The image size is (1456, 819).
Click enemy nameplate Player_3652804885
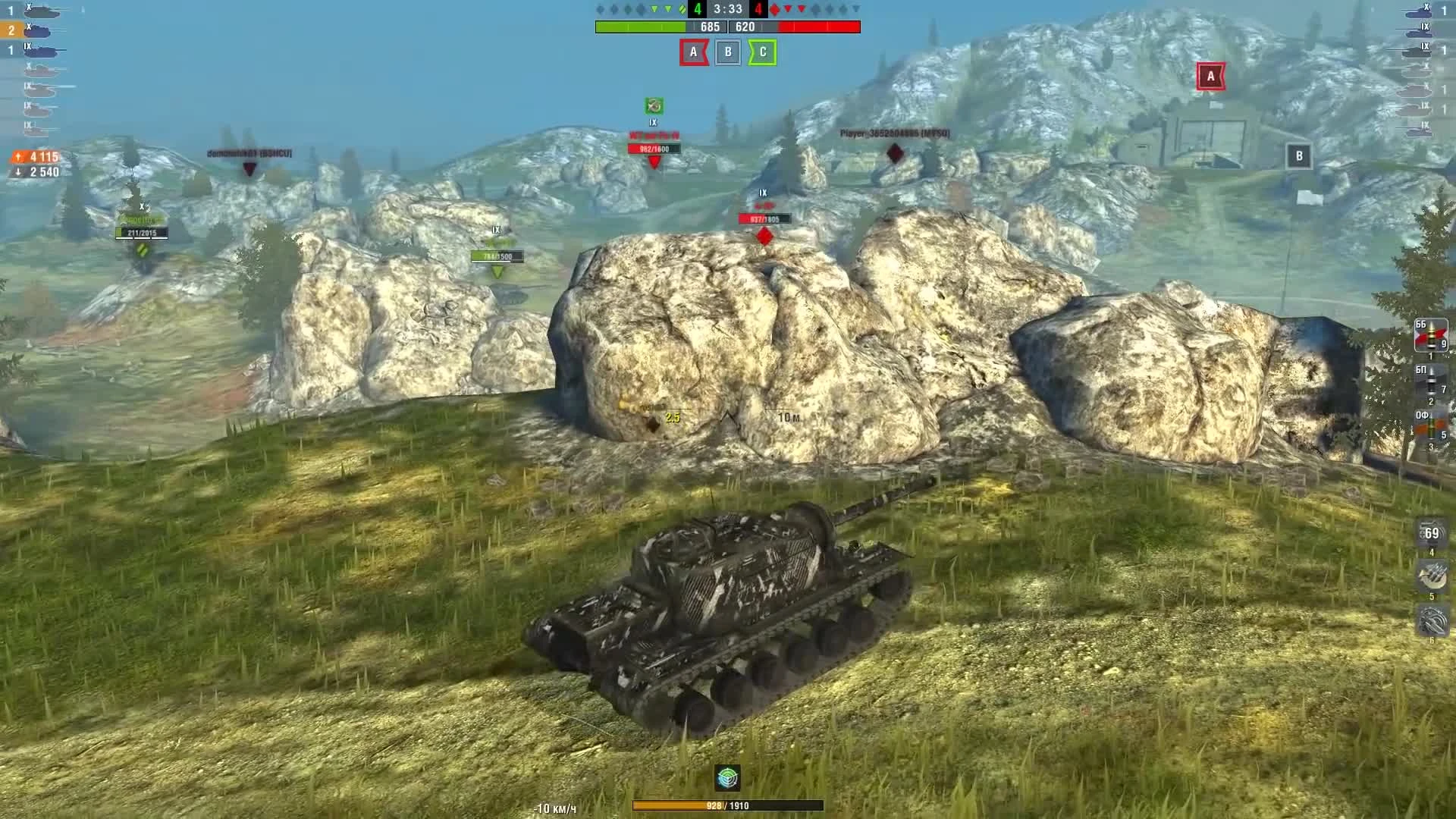pos(893,135)
